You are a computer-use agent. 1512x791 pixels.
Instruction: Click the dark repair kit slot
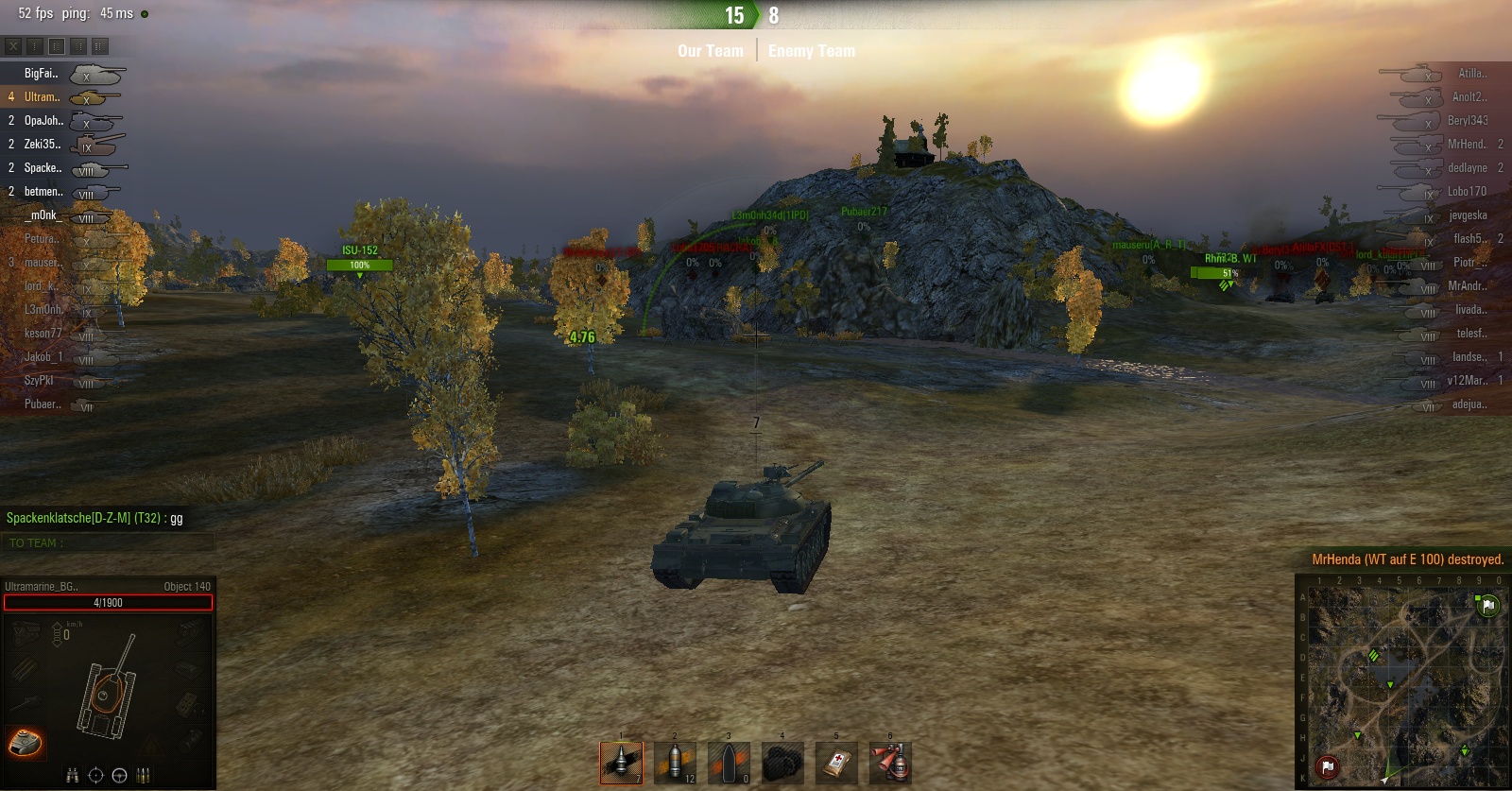click(782, 763)
